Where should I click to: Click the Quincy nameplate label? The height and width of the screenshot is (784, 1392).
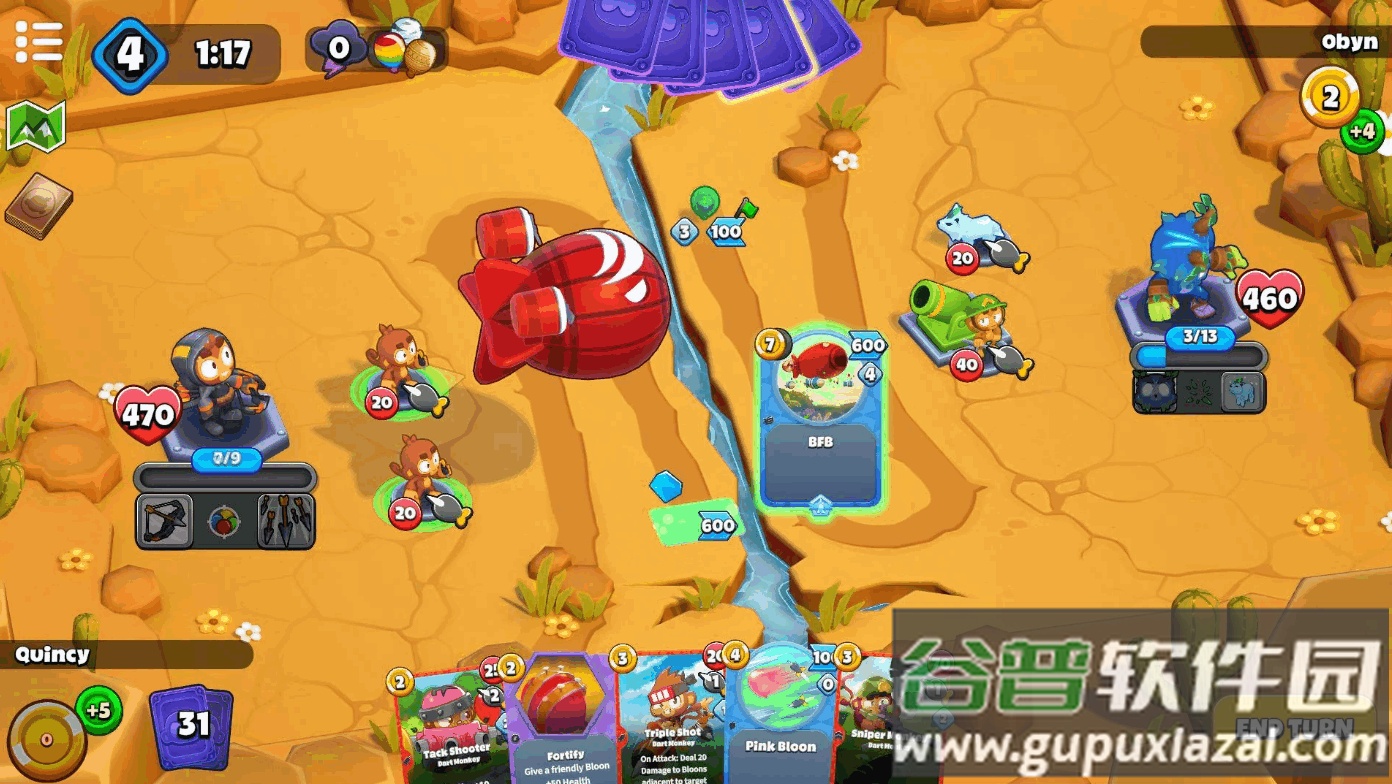click(x=52, y=655)
